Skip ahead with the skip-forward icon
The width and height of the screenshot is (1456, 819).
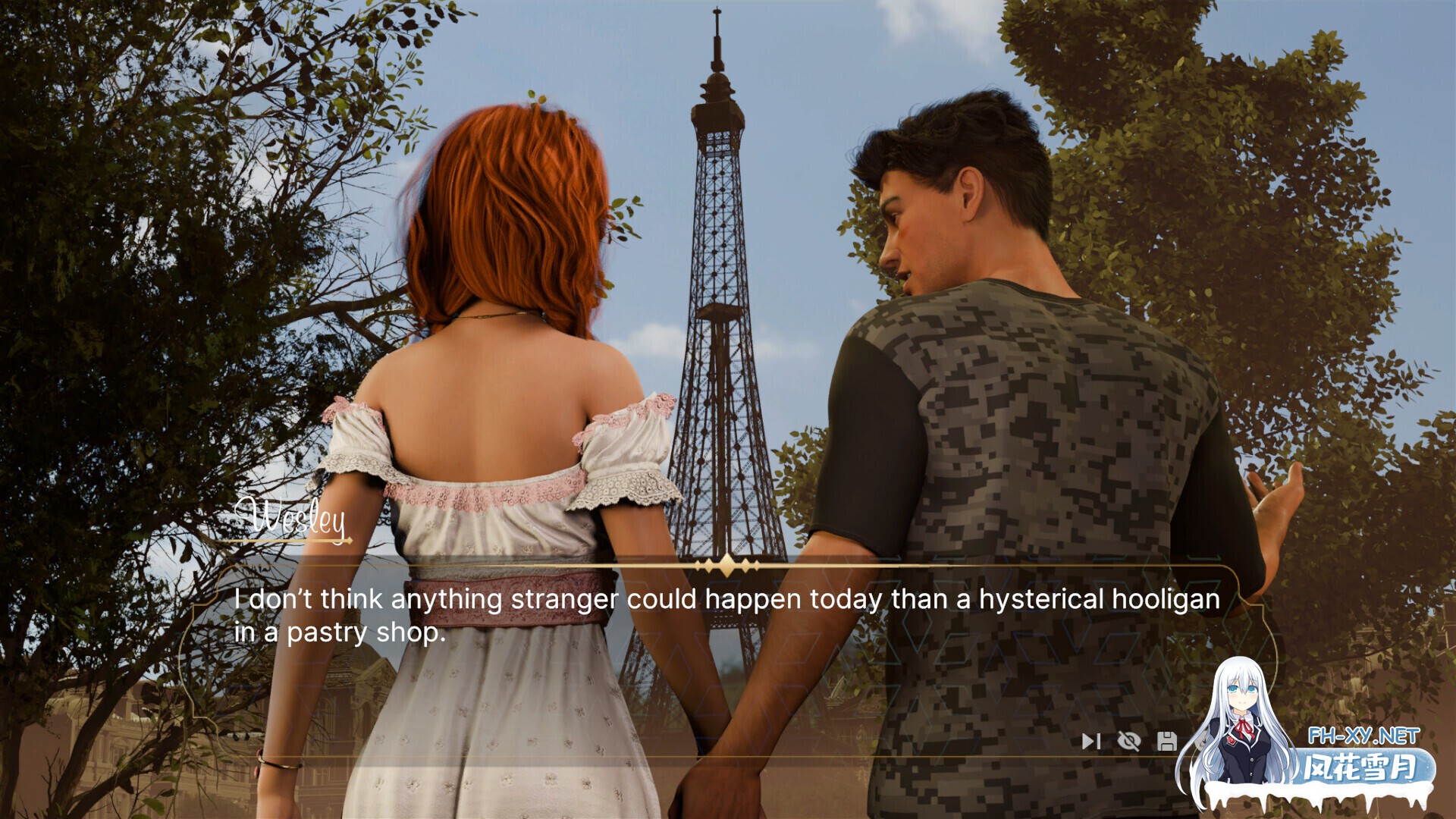pyautogui.click(x=1090, y=741)
